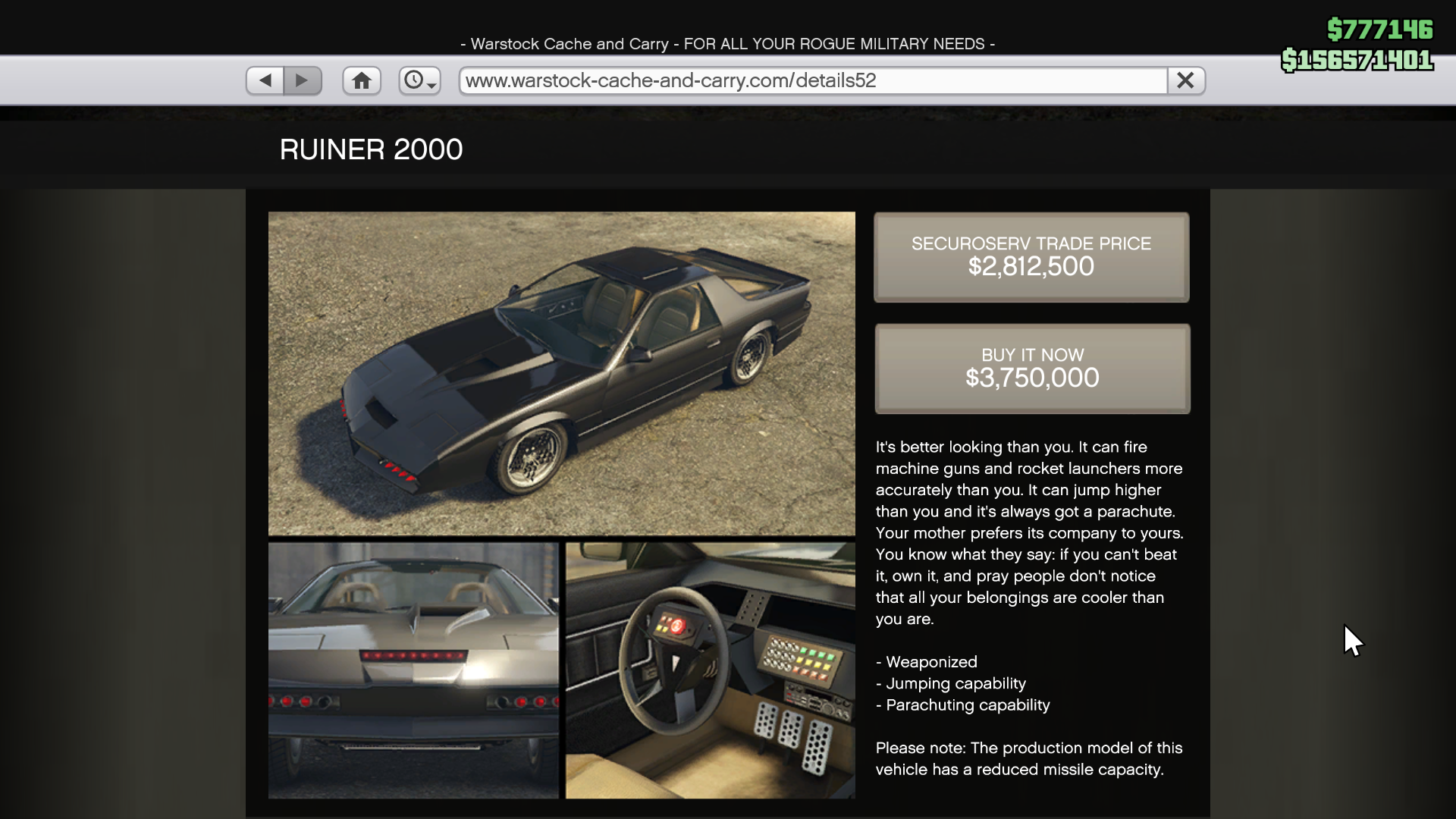This screenshot has height=819, width=1456.
Task: Click the interior dashboard photo
Action: tap(708, 671)
